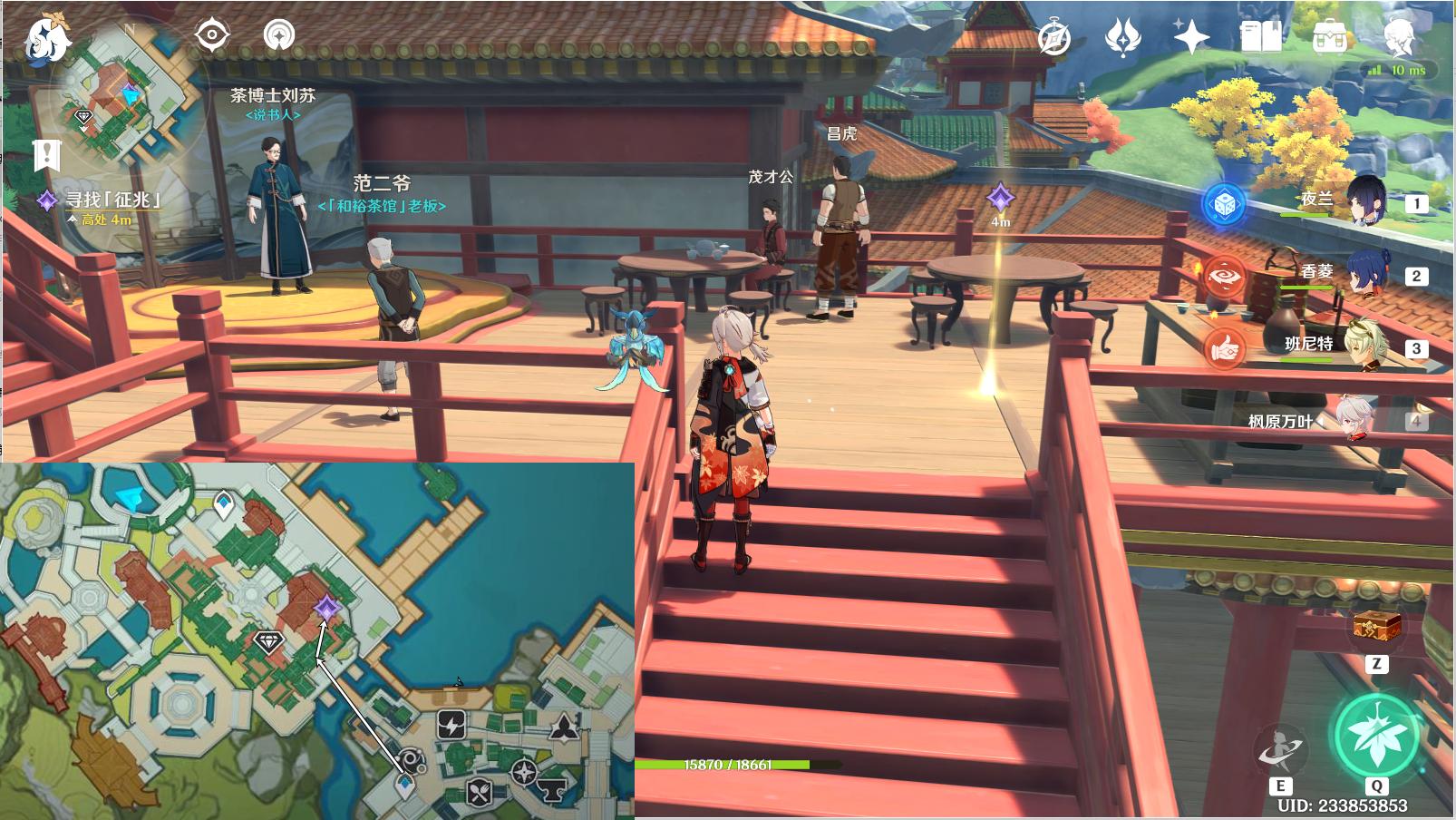Activate the green elemental burst button

(x=1376, y=736)
